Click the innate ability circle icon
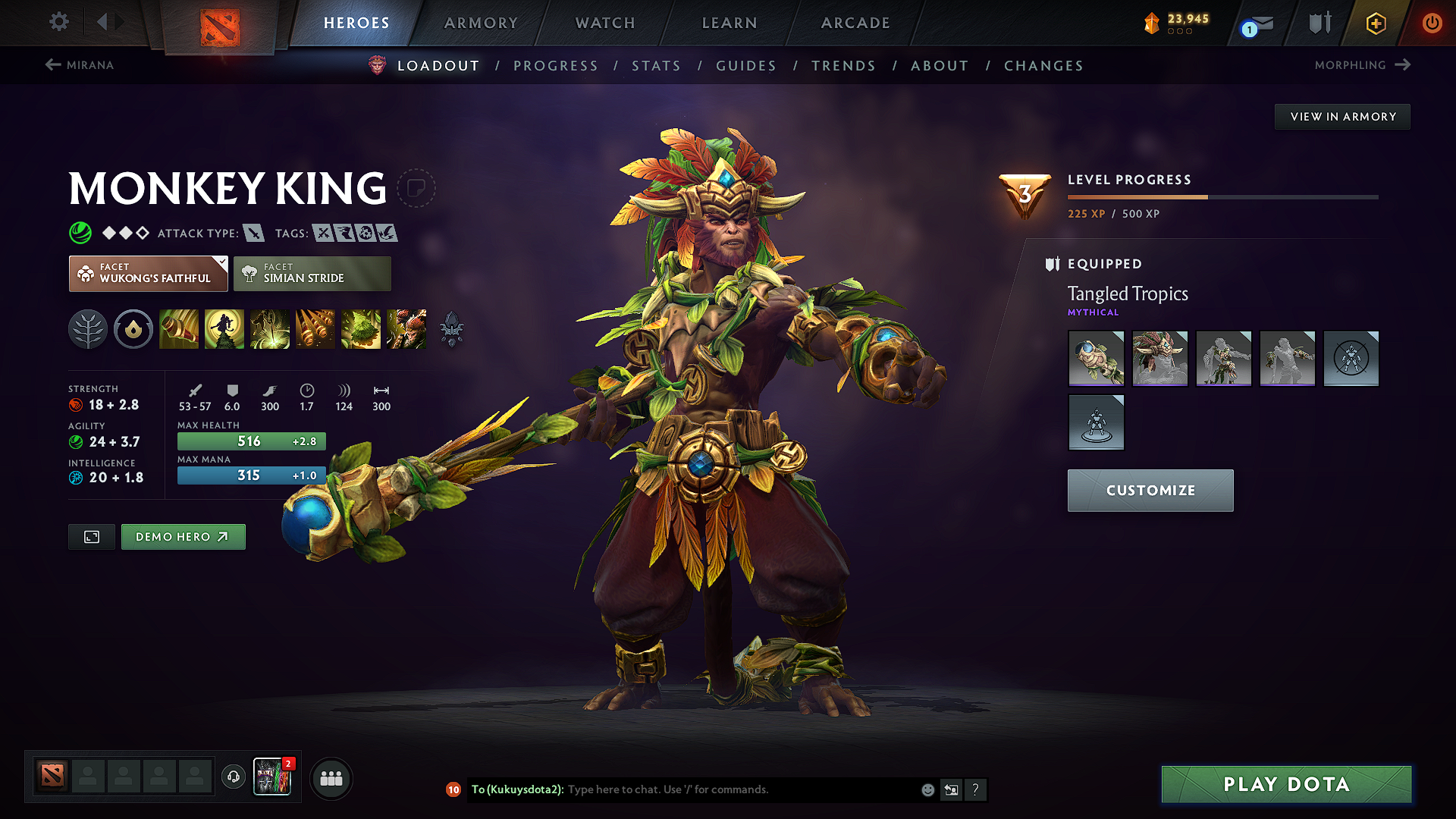Image resolution: width=1456 pixels, height=819 pixels. pos(133,328)
